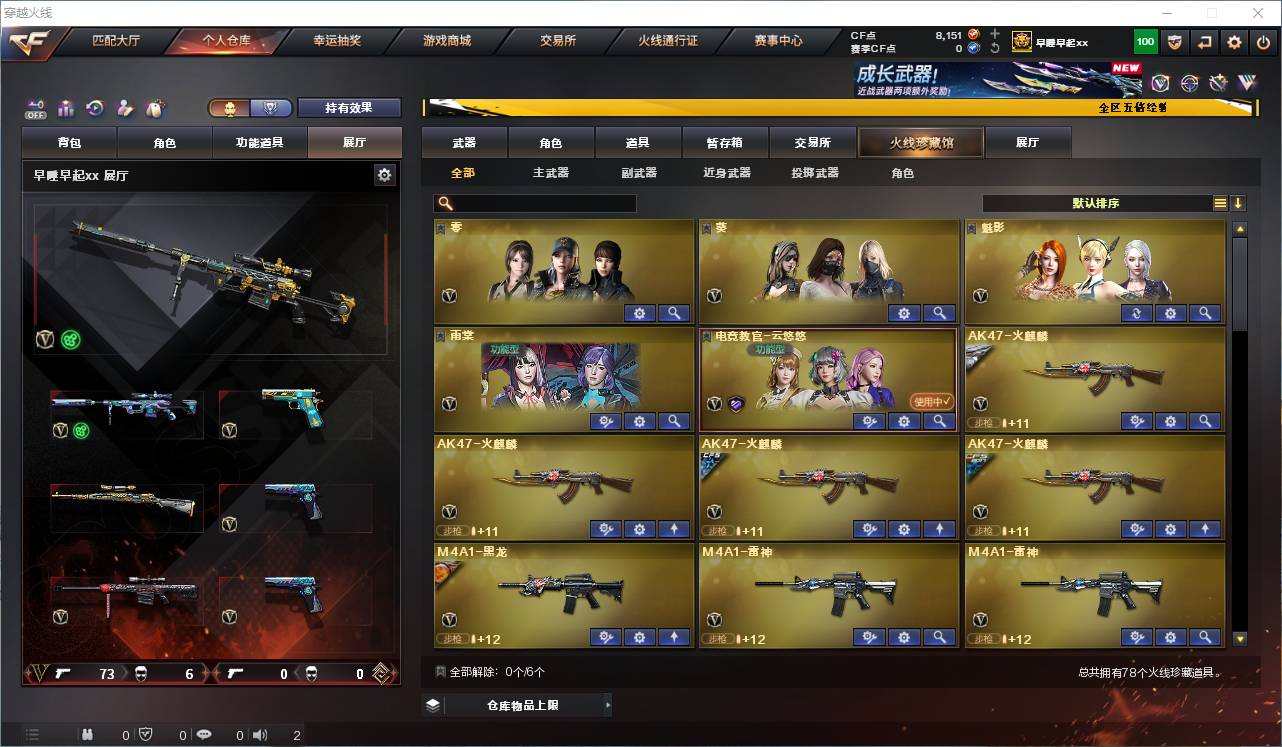The image size is (1282, 747).
Task: Click the gear icon on the M4A1-黑龙 card
Action: pos(639,636)
